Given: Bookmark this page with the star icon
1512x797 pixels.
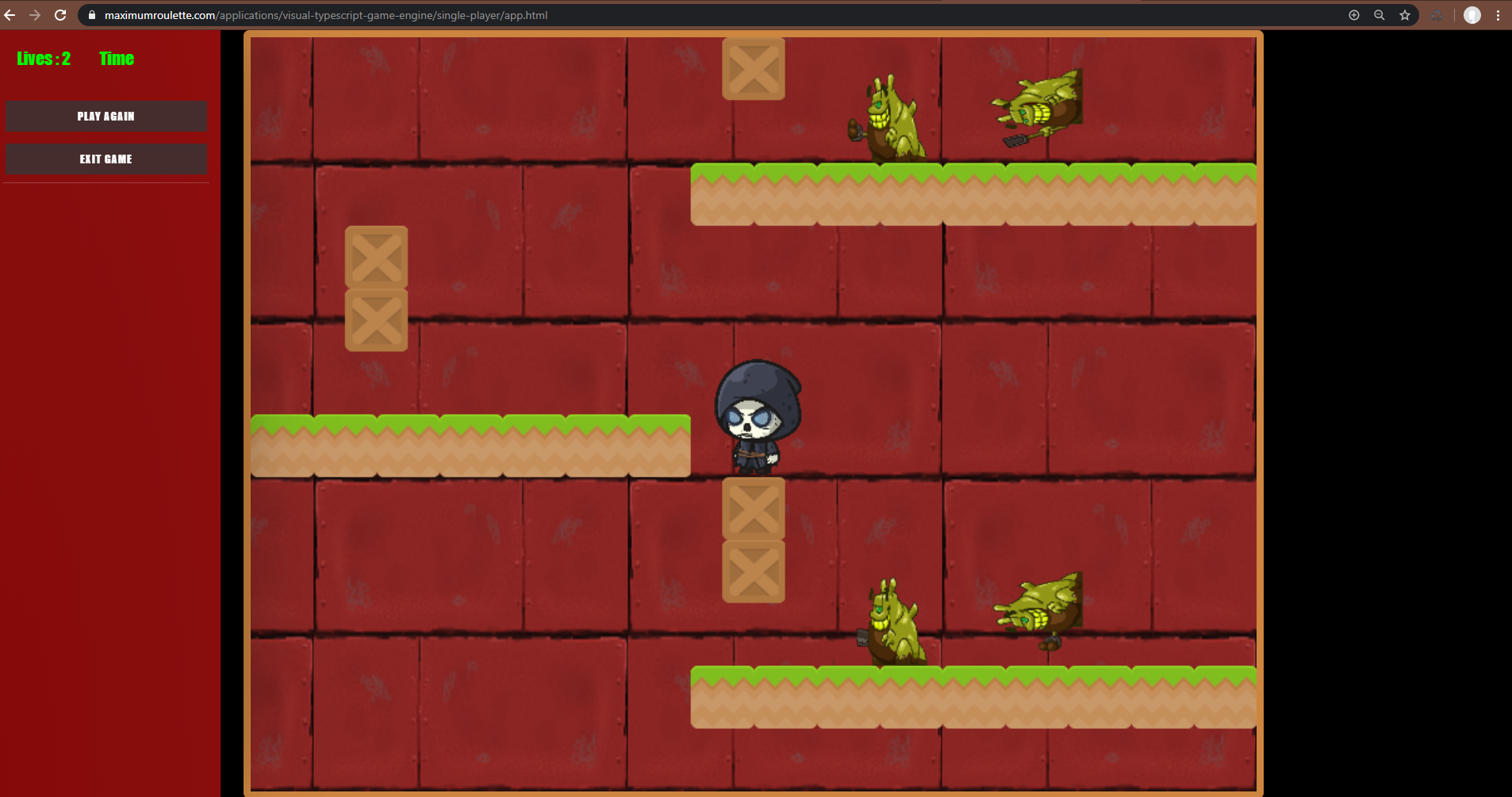Looking at the screenshot, I should [x=1405, y=14].
